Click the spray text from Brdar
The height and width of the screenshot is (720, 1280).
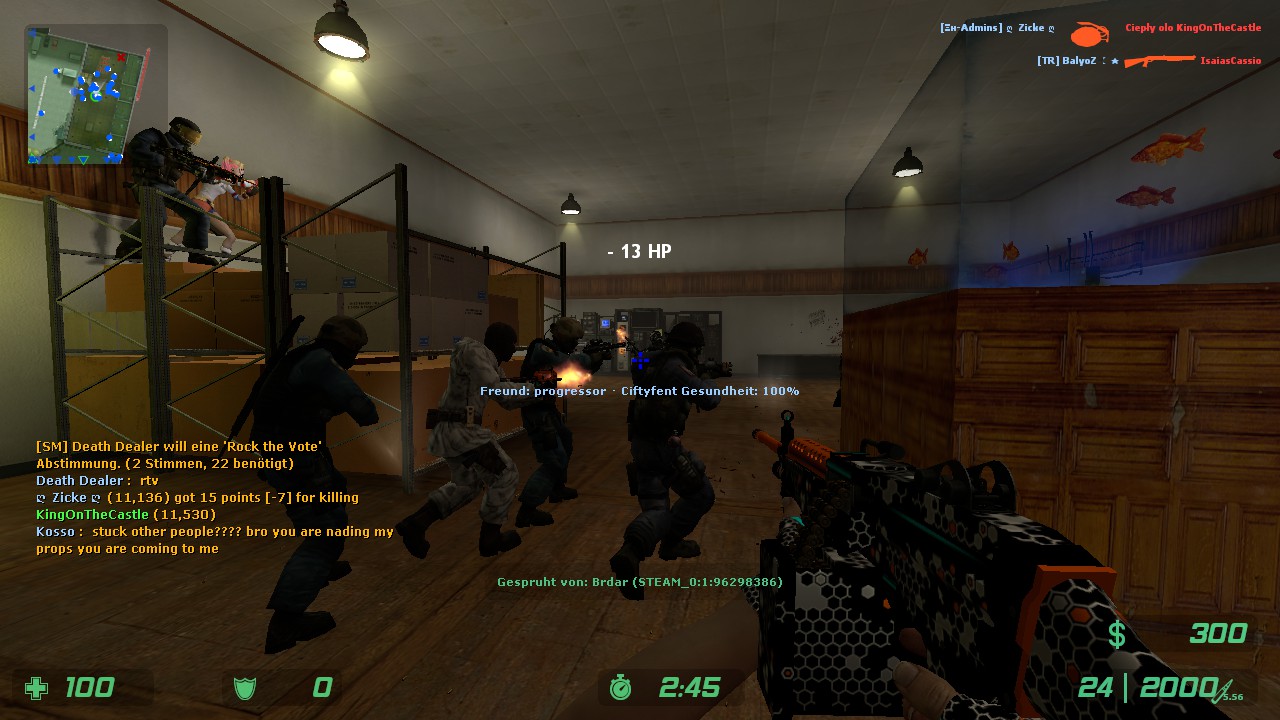click(638, 581)
